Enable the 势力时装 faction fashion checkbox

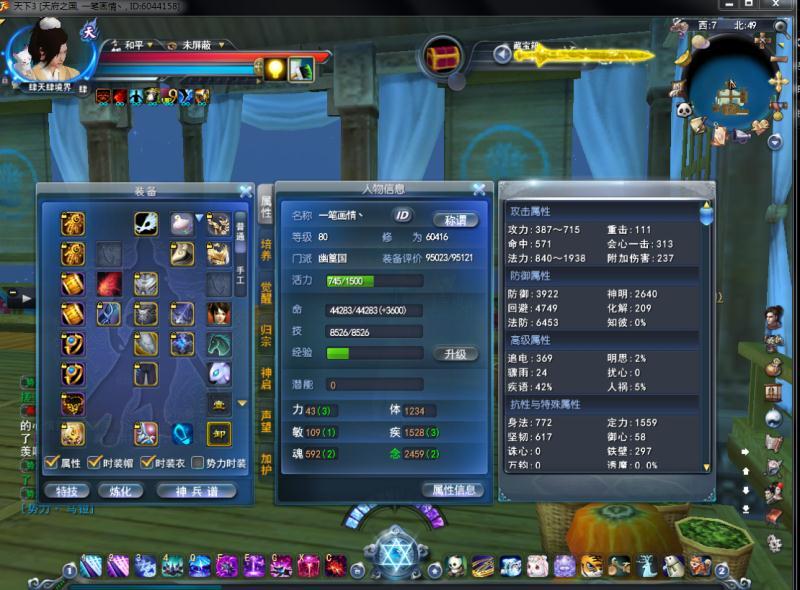(197, 463)
